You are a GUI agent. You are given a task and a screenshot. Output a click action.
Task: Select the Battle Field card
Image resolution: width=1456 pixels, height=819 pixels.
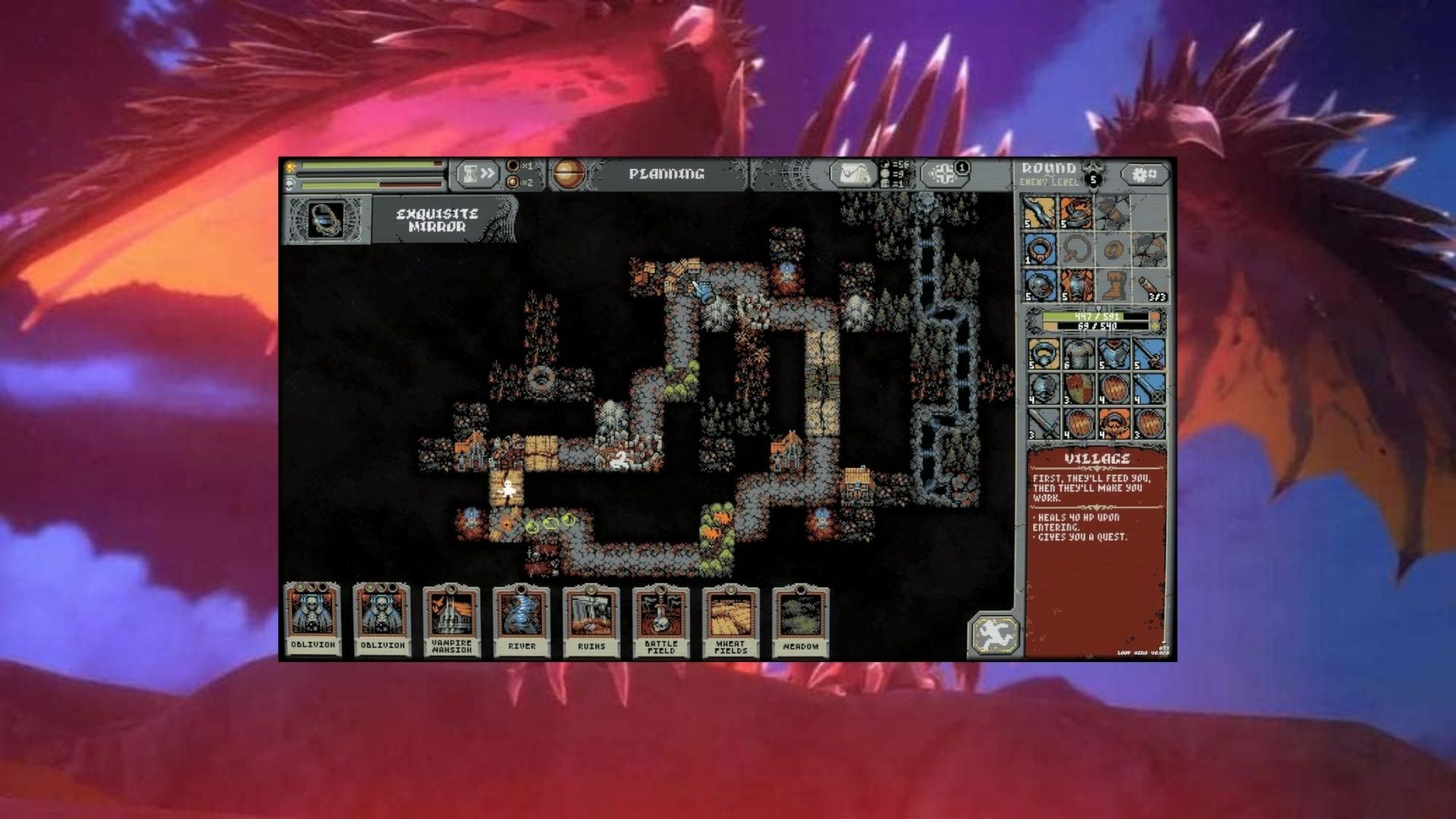661,620
